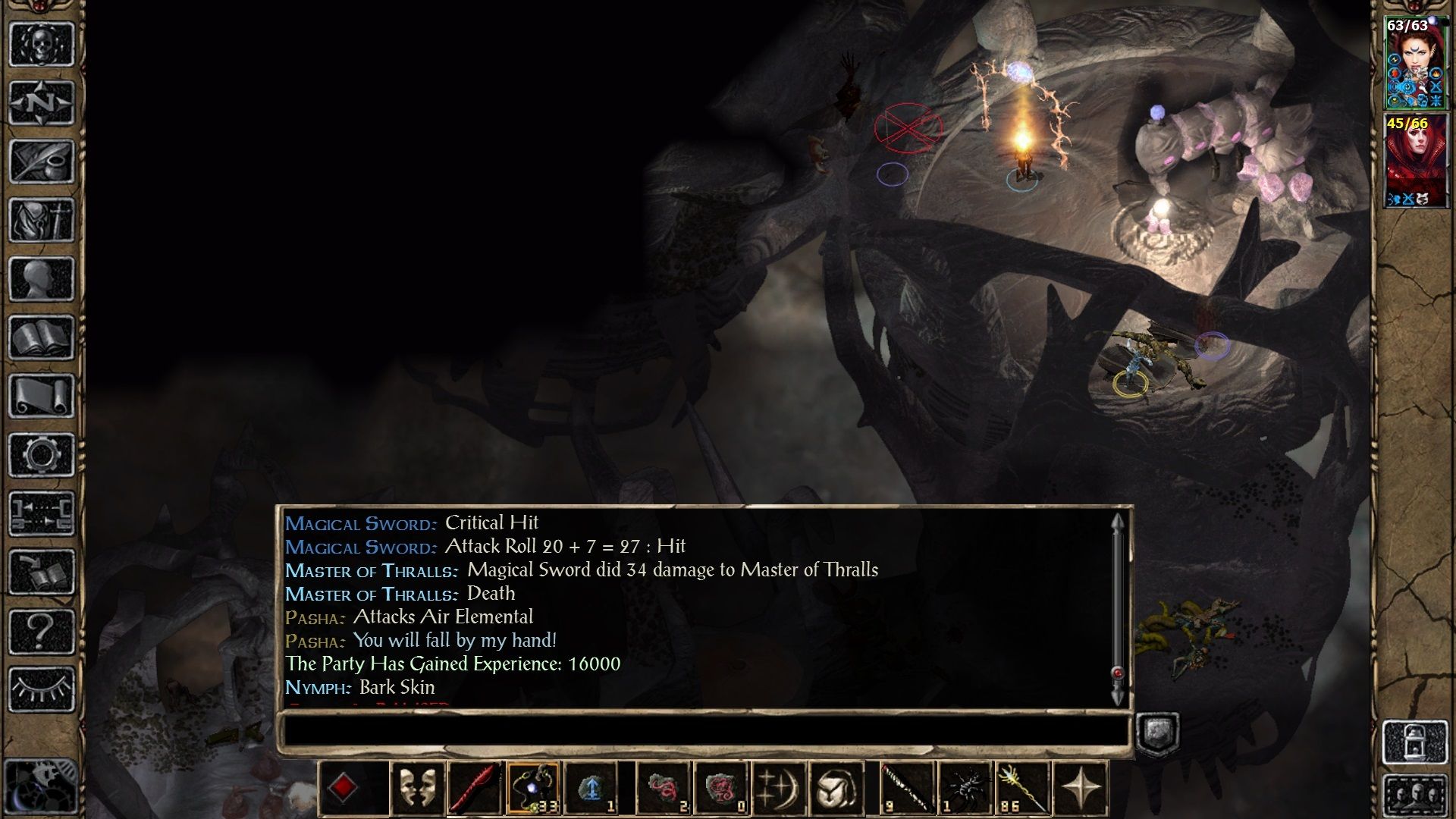
Task: Open the priest scroll button
Action: click(41, 396)
